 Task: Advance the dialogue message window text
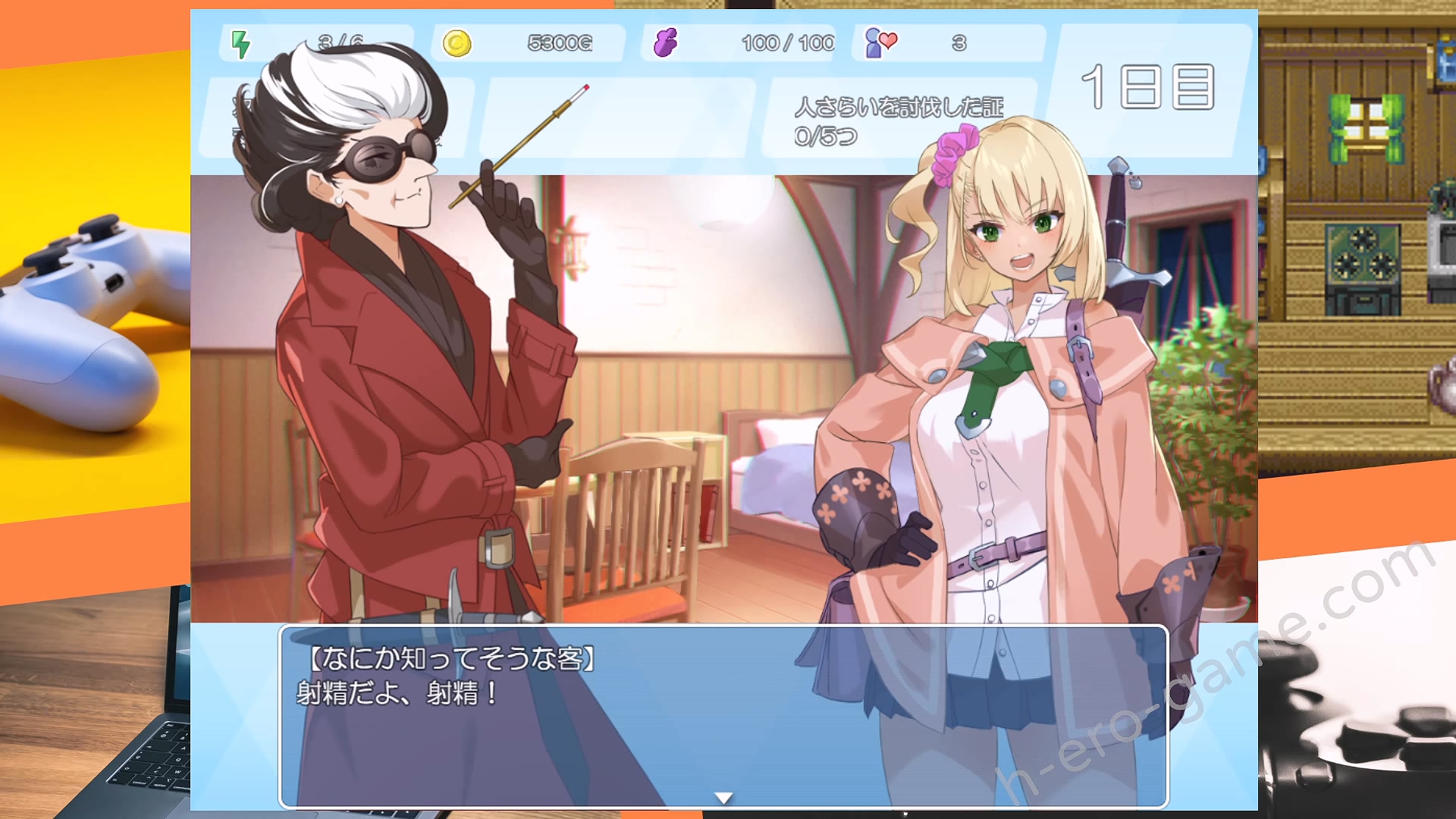click(x=723, y=715)
